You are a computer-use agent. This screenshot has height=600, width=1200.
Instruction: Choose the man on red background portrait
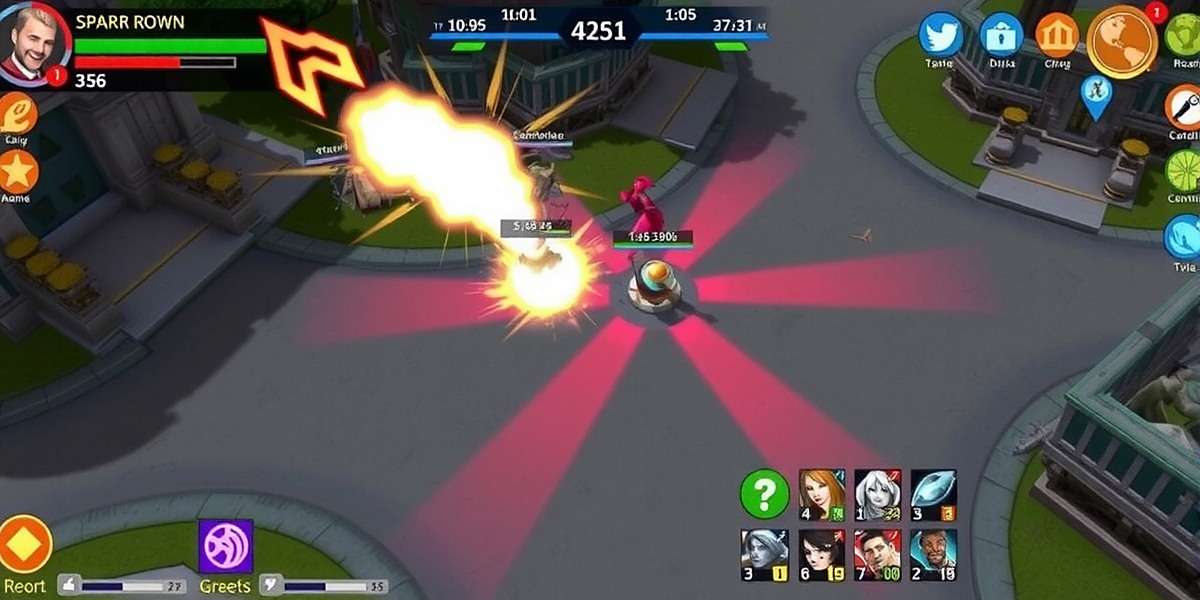click(x=877, y=555)
